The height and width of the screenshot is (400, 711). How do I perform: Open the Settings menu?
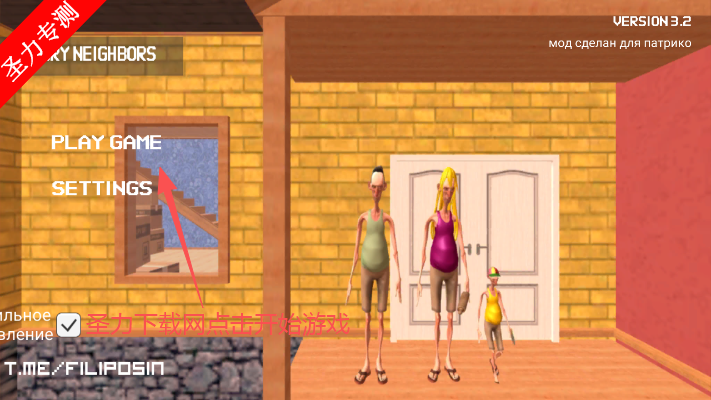[102, 187]
